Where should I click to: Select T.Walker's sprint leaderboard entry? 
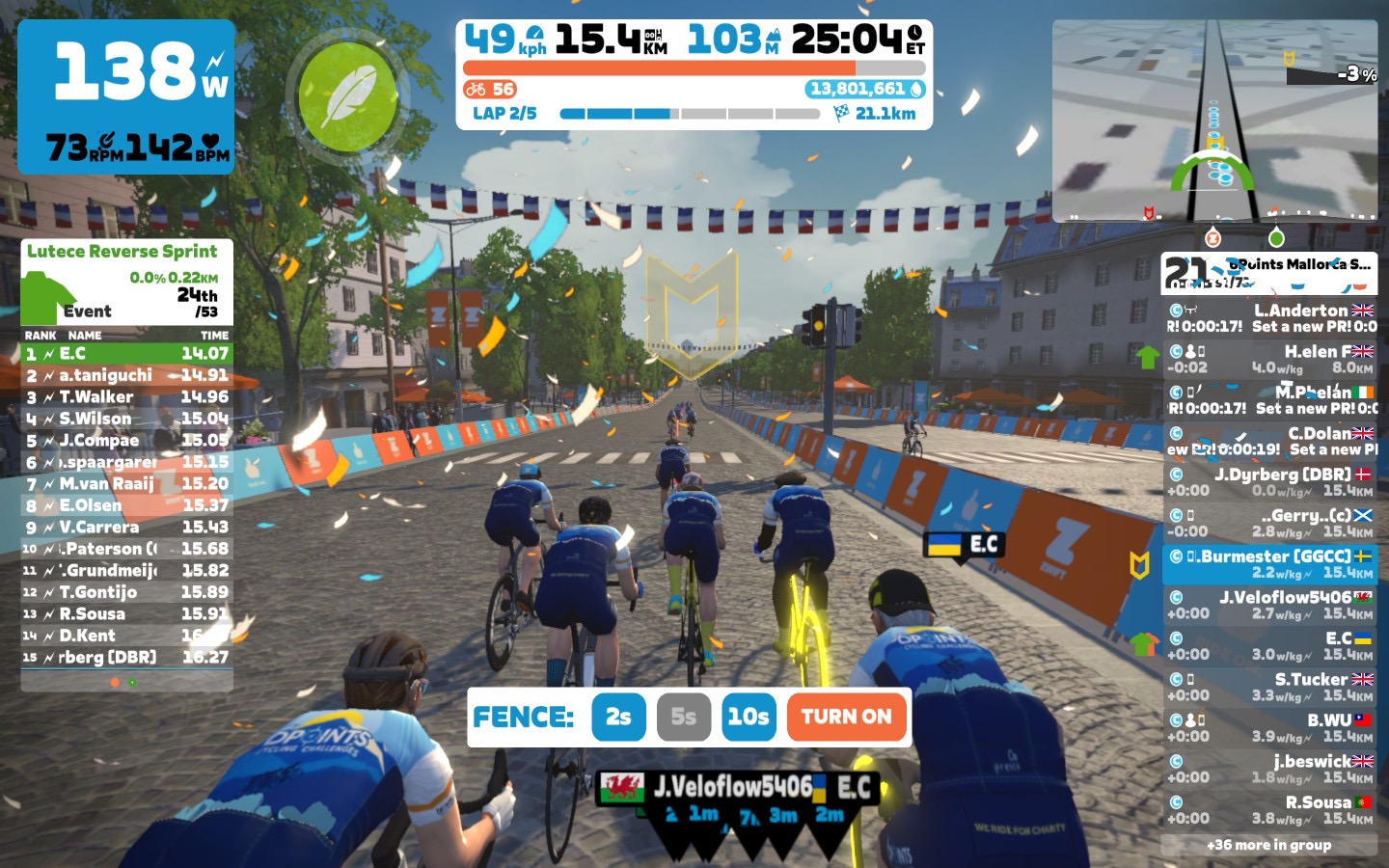coord(126,396)
